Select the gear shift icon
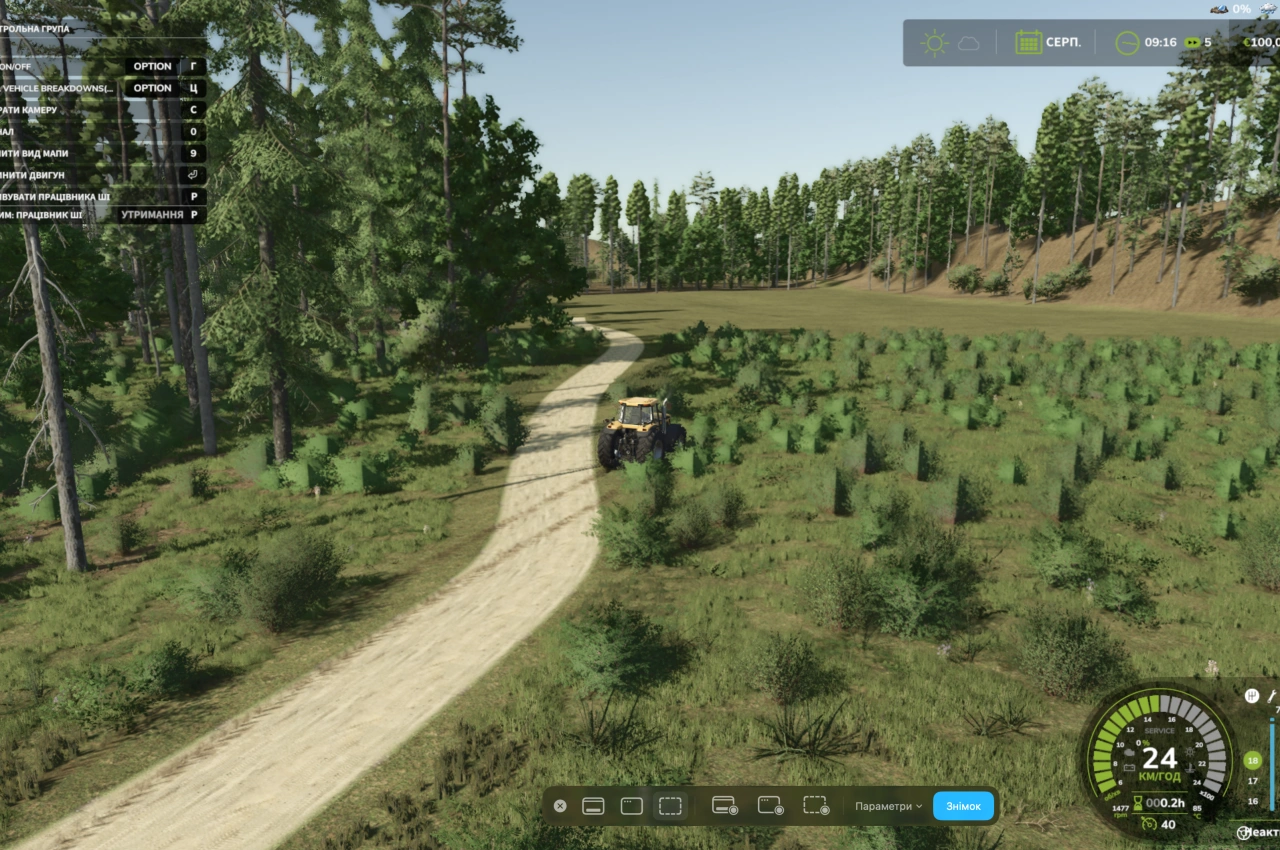Image resolution: width=1280 pixels, height=850 pixels. [x=1251, y=695]
